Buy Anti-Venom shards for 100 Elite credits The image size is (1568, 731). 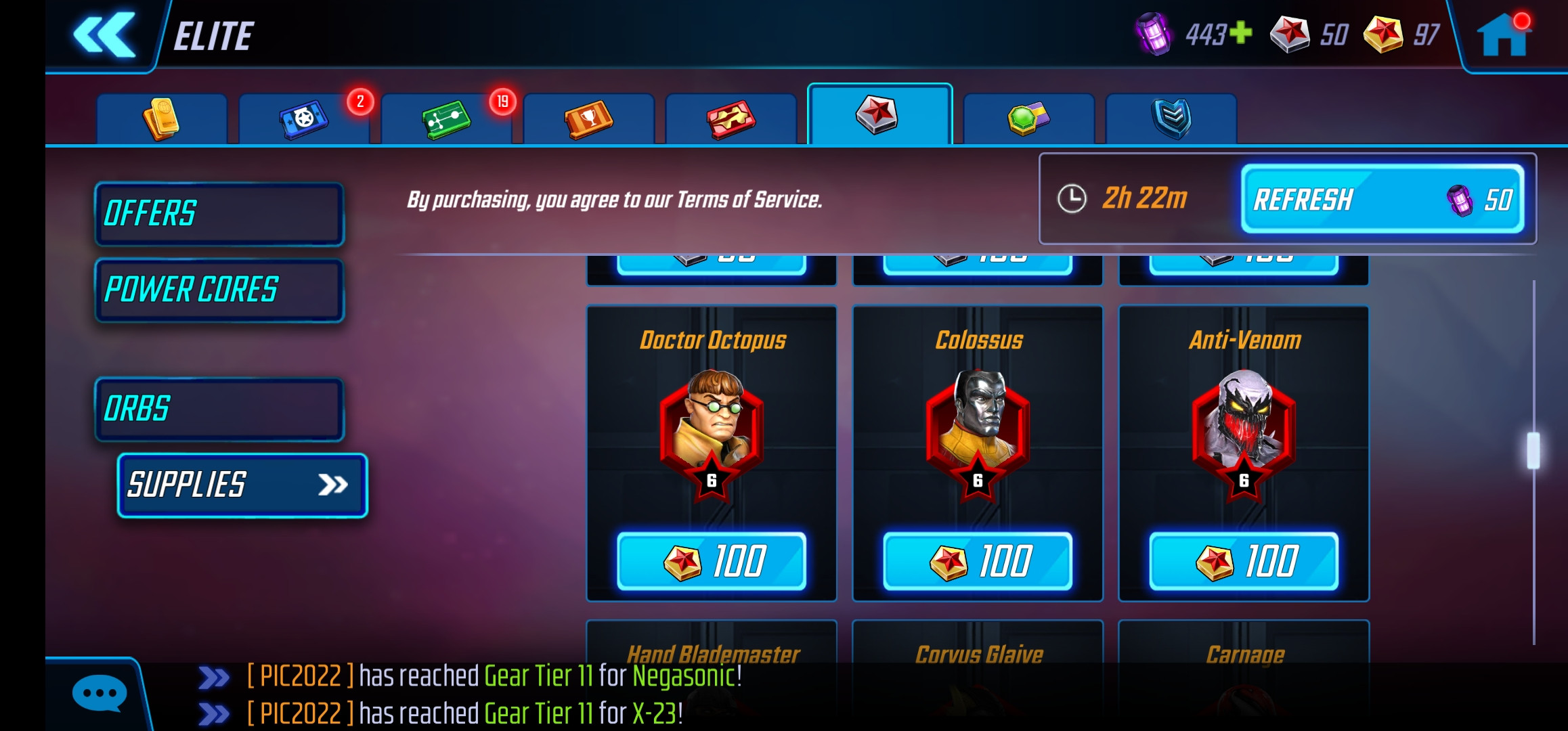[x=1243, y=559]
